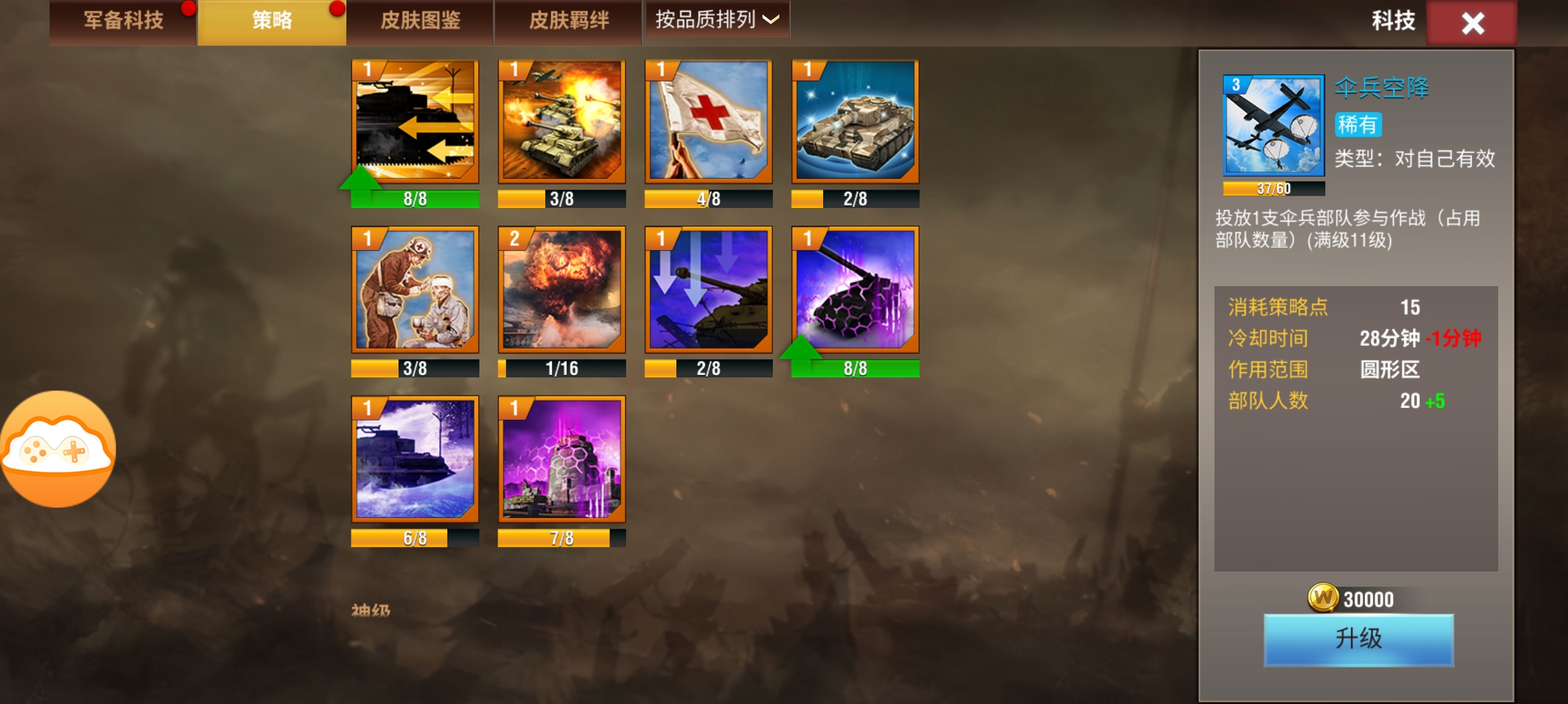The width and height of the screenshot is (1568, 704).
Task: Switch to the 皮肤羁绊 tab
Action: pos(567,21)
